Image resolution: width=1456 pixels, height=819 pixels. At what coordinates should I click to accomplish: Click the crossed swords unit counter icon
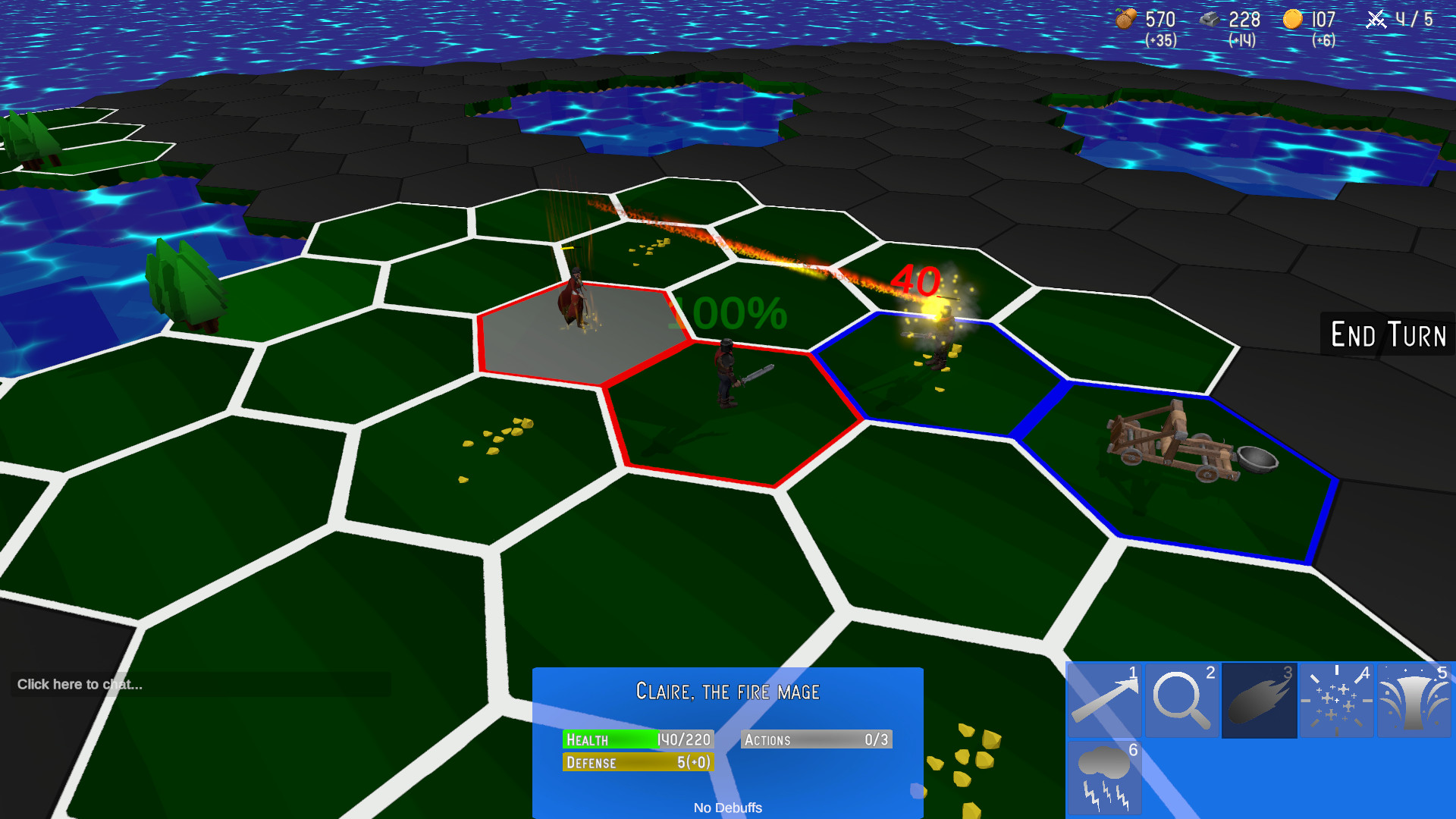pos(1377,20)
